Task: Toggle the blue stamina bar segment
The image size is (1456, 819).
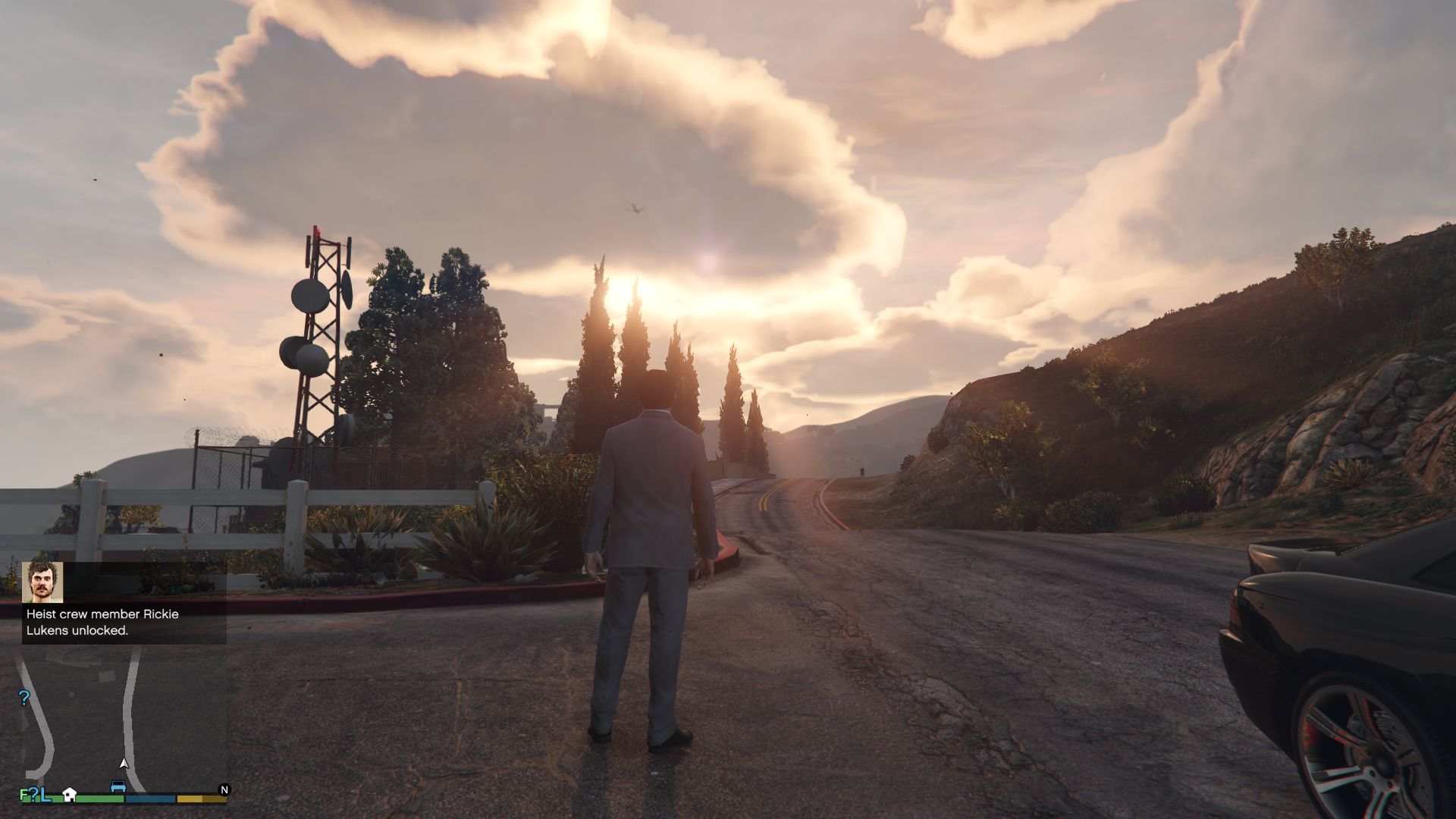Action: click(150, 799)
